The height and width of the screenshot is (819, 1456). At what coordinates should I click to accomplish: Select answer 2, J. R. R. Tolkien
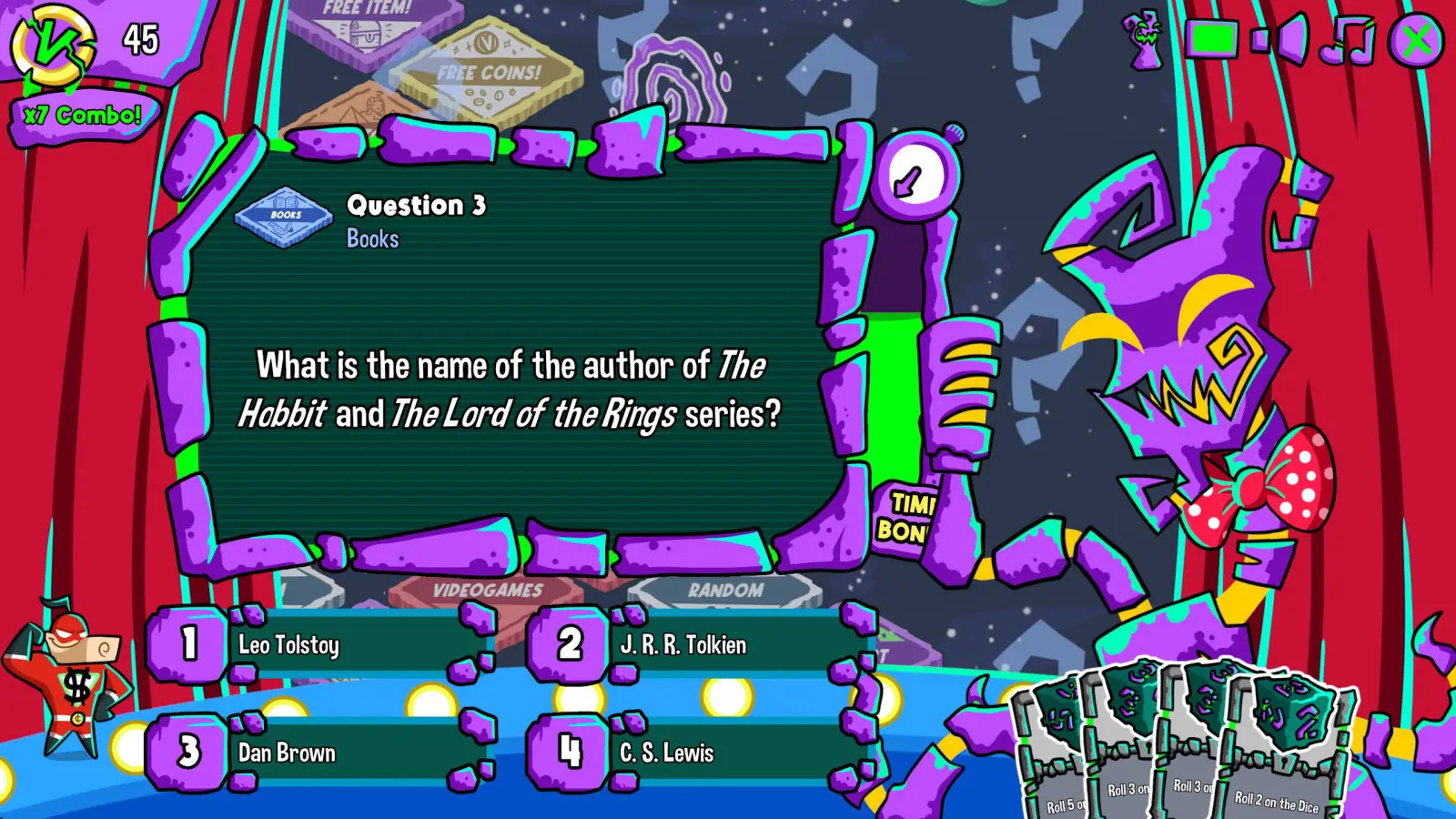(x=701, y=645)
